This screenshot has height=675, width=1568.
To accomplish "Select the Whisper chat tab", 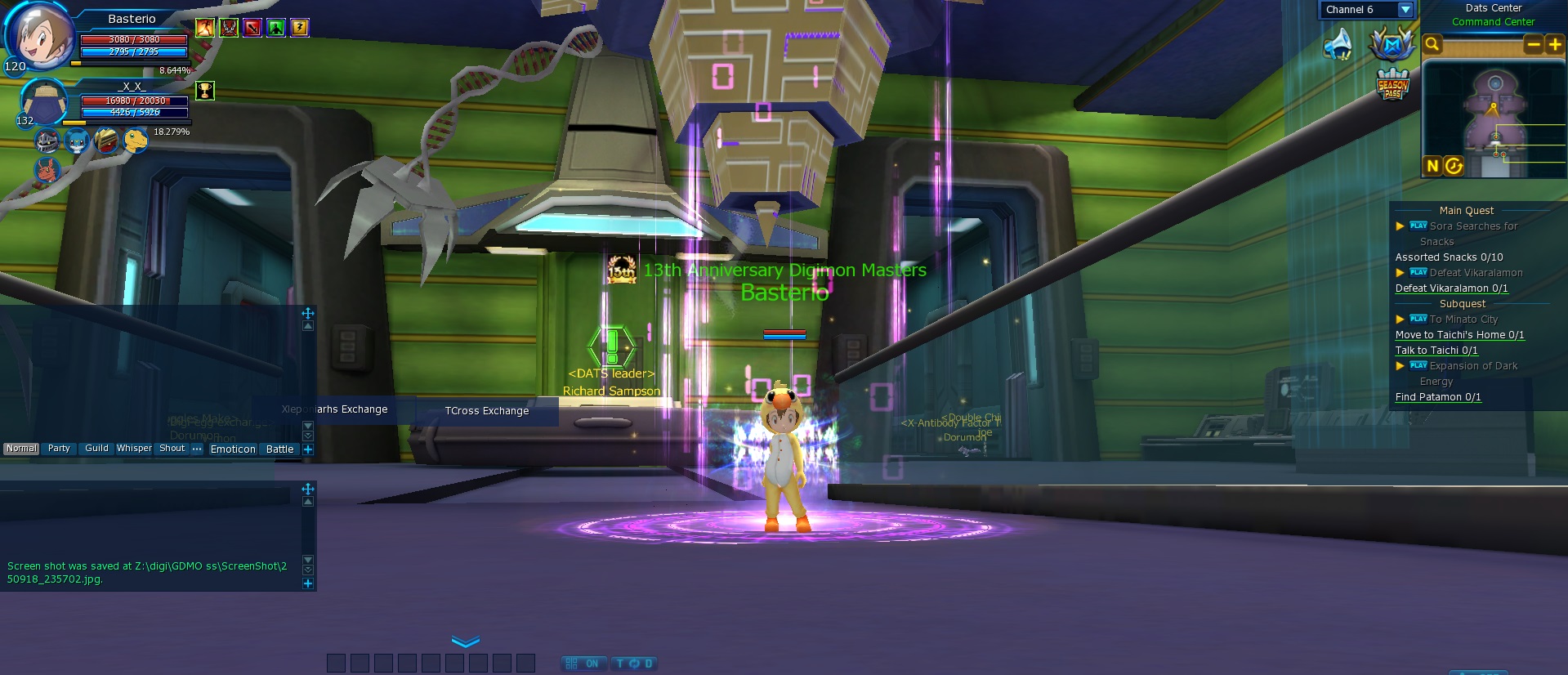I will tap(134, 449).
